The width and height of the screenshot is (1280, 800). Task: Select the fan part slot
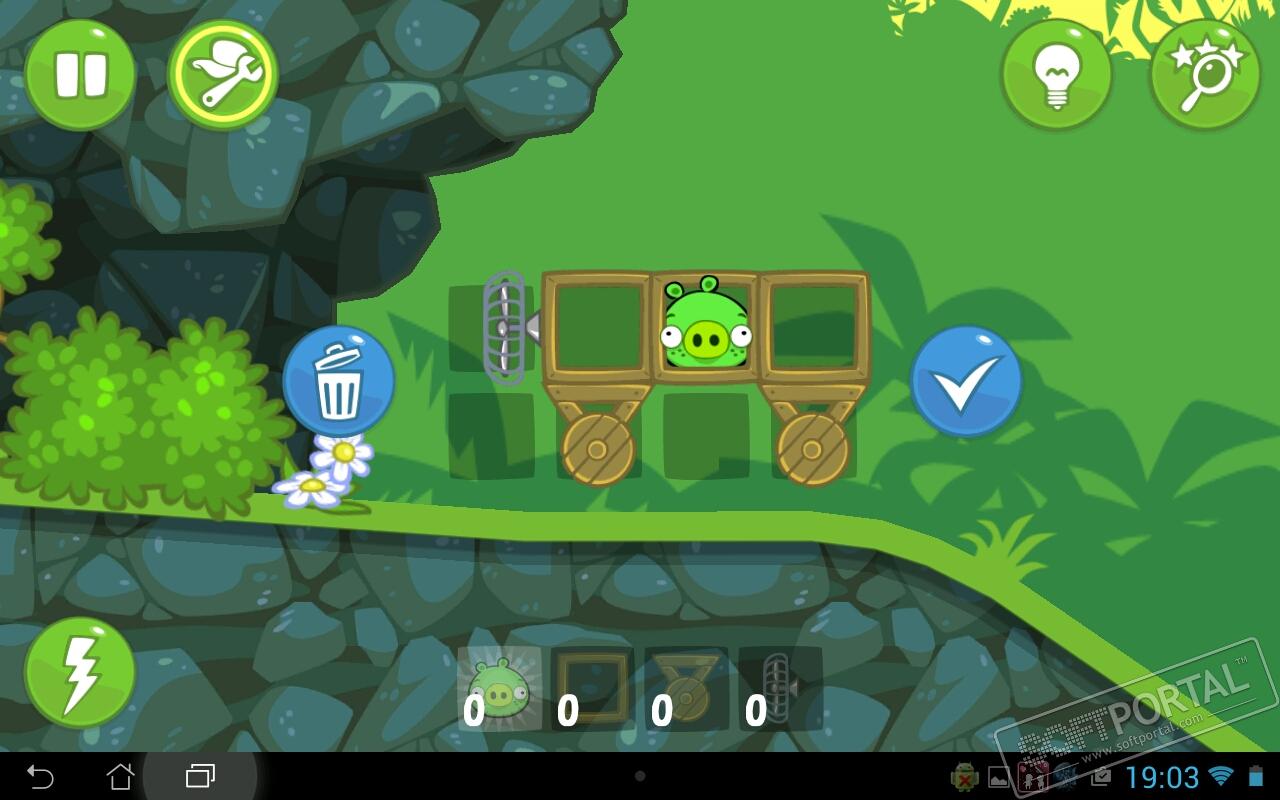point(780,688)
